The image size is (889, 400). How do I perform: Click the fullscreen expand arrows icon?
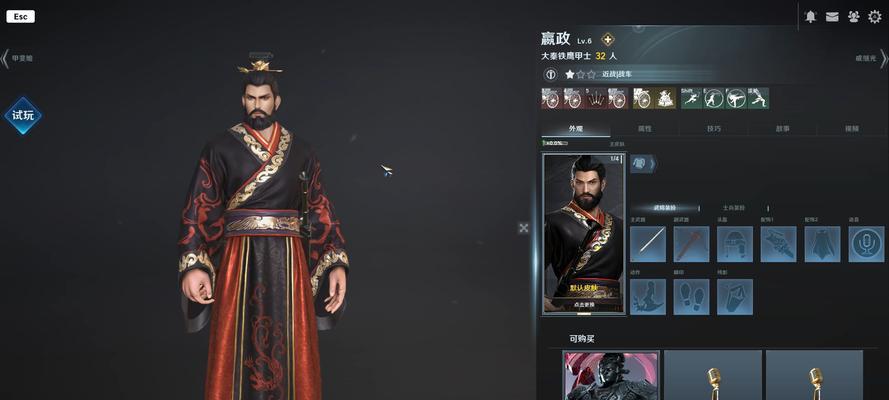pos(523,228)
